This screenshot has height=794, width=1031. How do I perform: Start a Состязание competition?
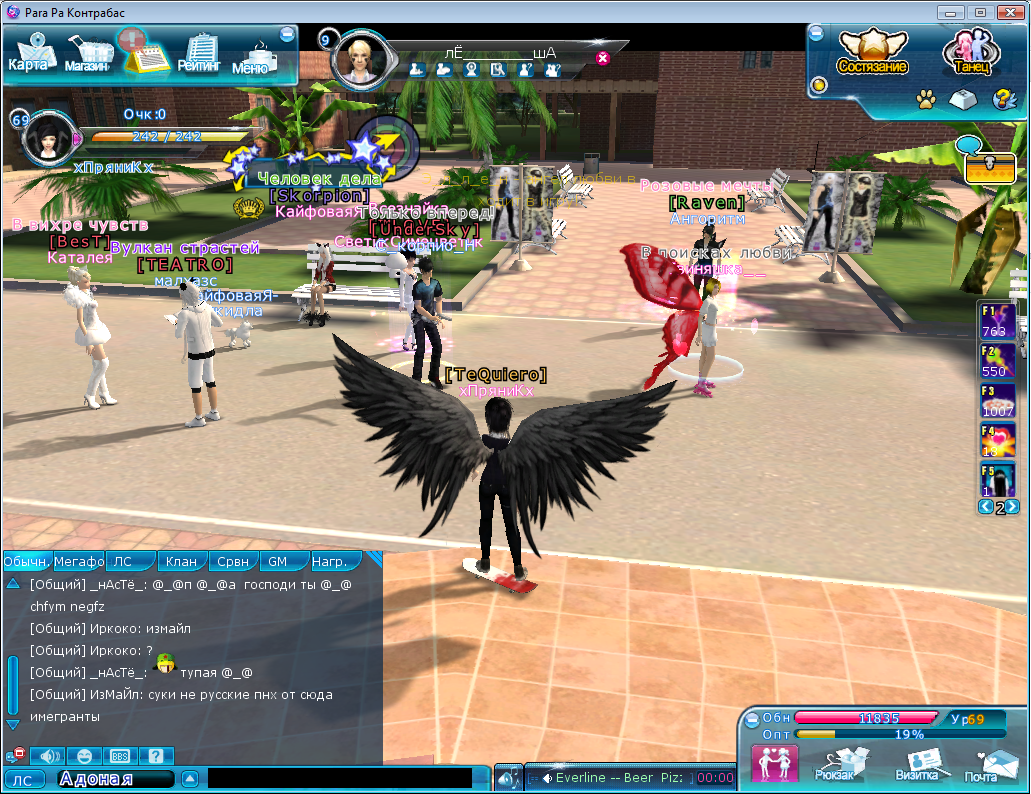click(x=872, y=52)
